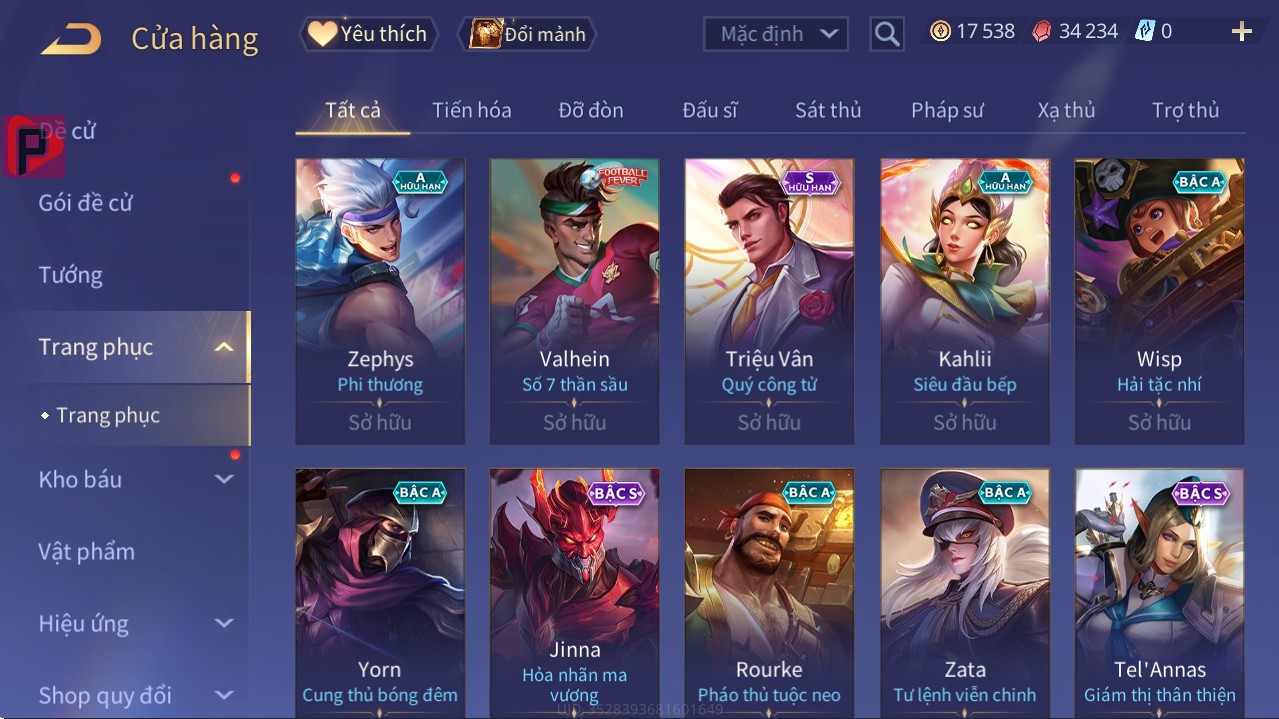Show the Đỡ đòn skins tab
The image size is (1279, 719).
pyautogui.click(x=590, y=110)
